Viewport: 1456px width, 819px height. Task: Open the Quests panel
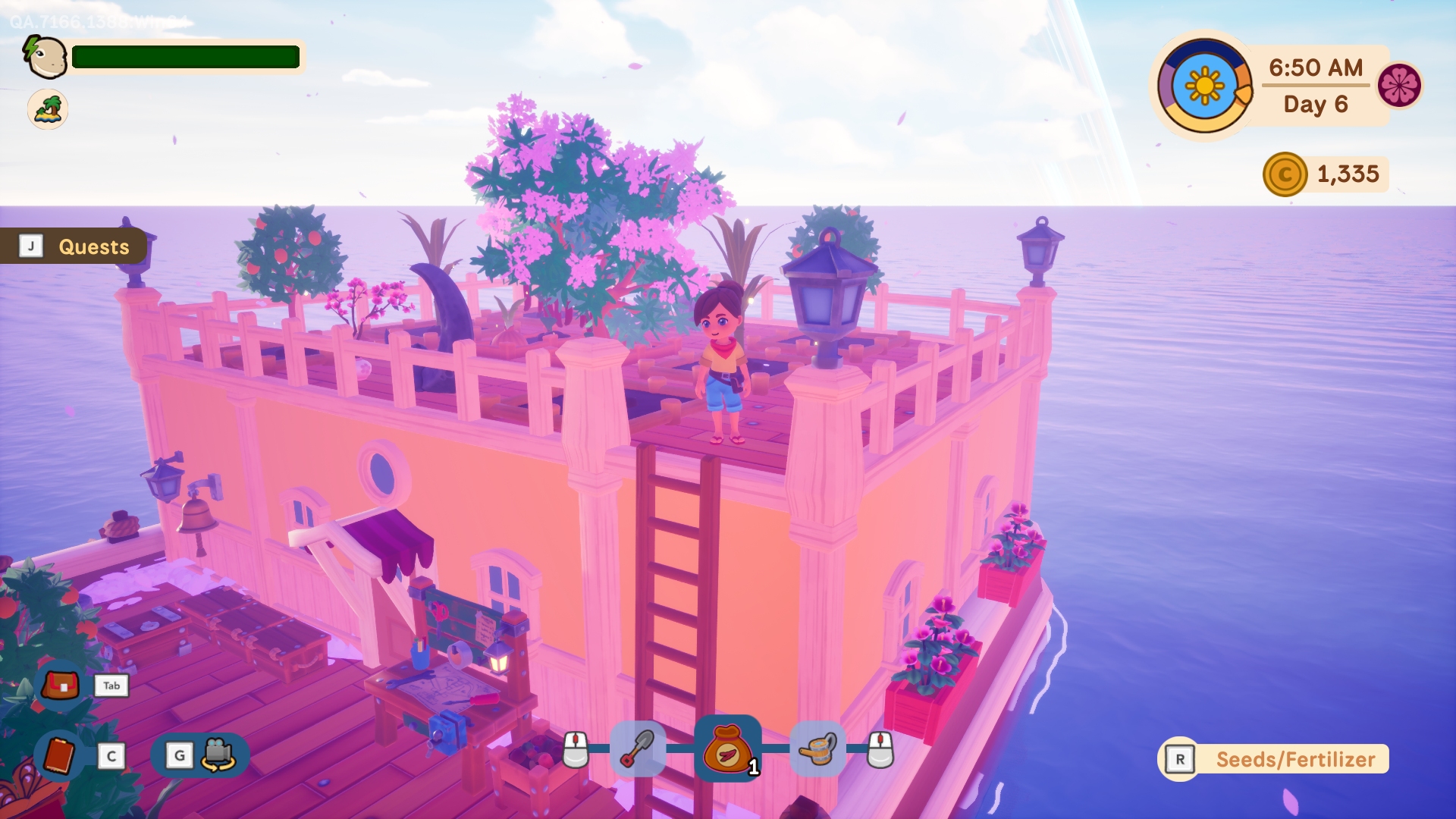tap(76, 246)
